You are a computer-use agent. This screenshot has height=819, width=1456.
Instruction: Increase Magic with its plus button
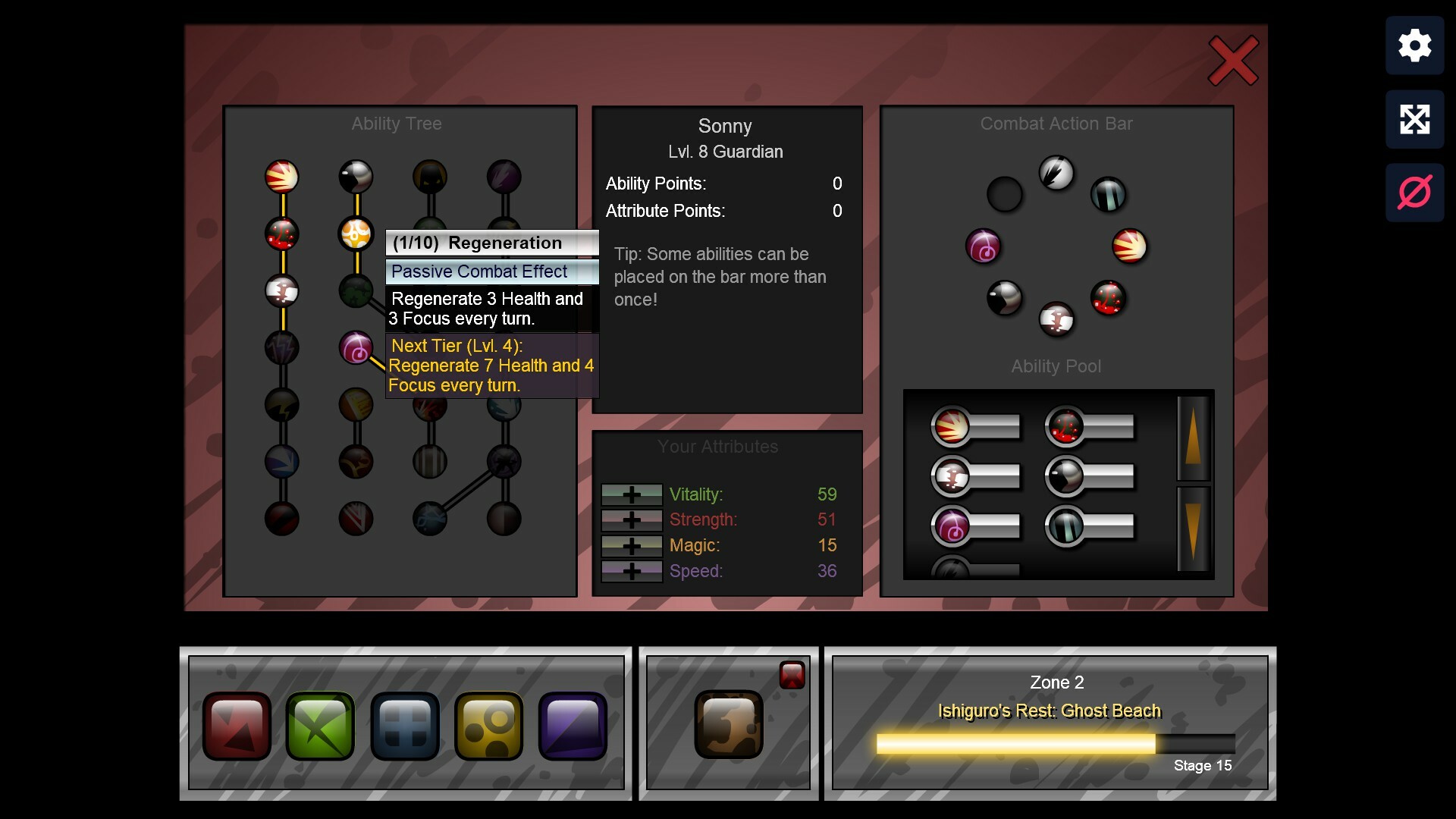click(632, 545)
